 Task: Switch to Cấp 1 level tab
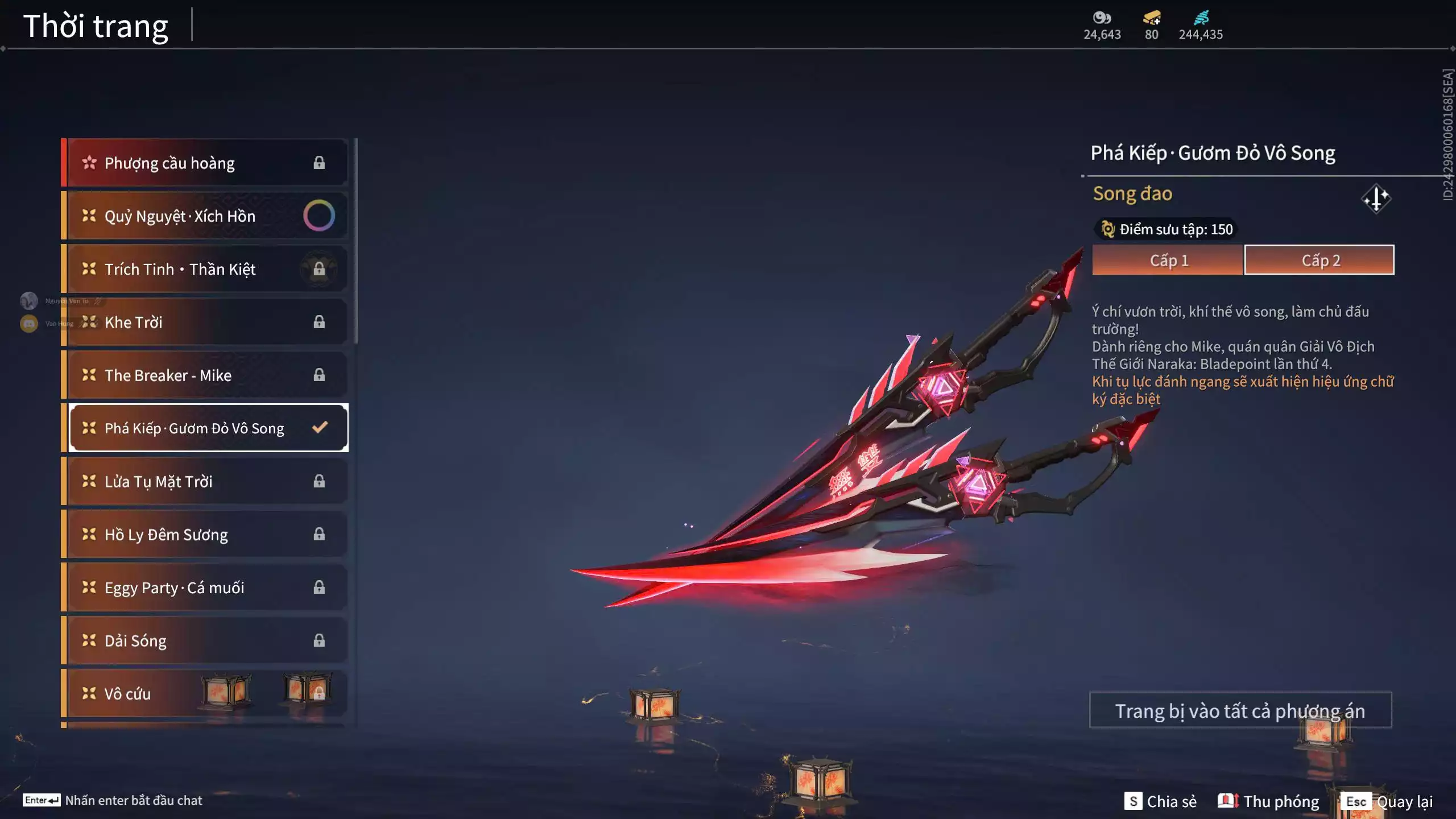tap(1167, 260)
